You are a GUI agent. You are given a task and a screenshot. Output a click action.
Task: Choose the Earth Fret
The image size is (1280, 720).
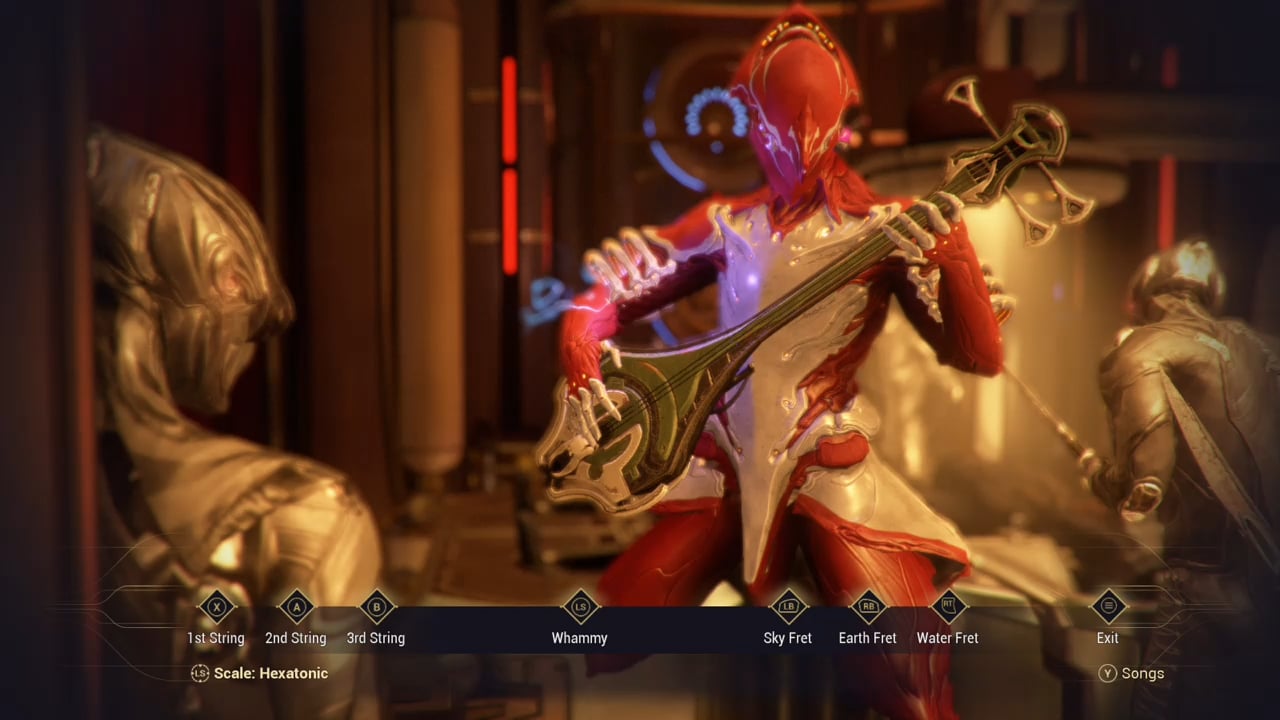point(868,607)
